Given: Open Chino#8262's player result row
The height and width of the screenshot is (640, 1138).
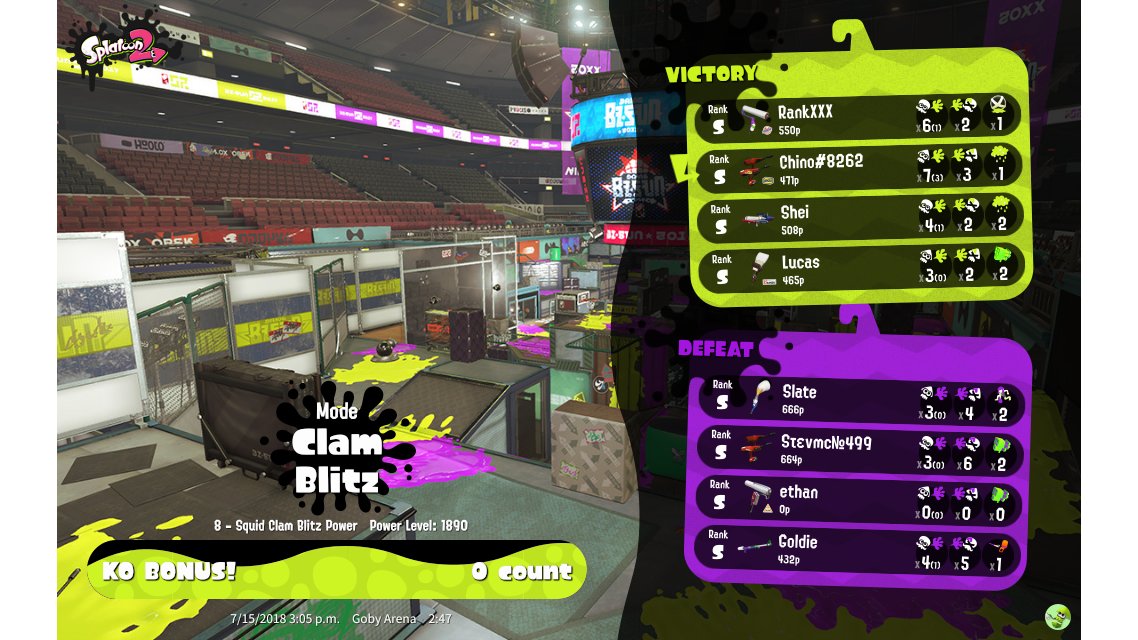Looking at the screenshot, I should click(x=858, y=167).
